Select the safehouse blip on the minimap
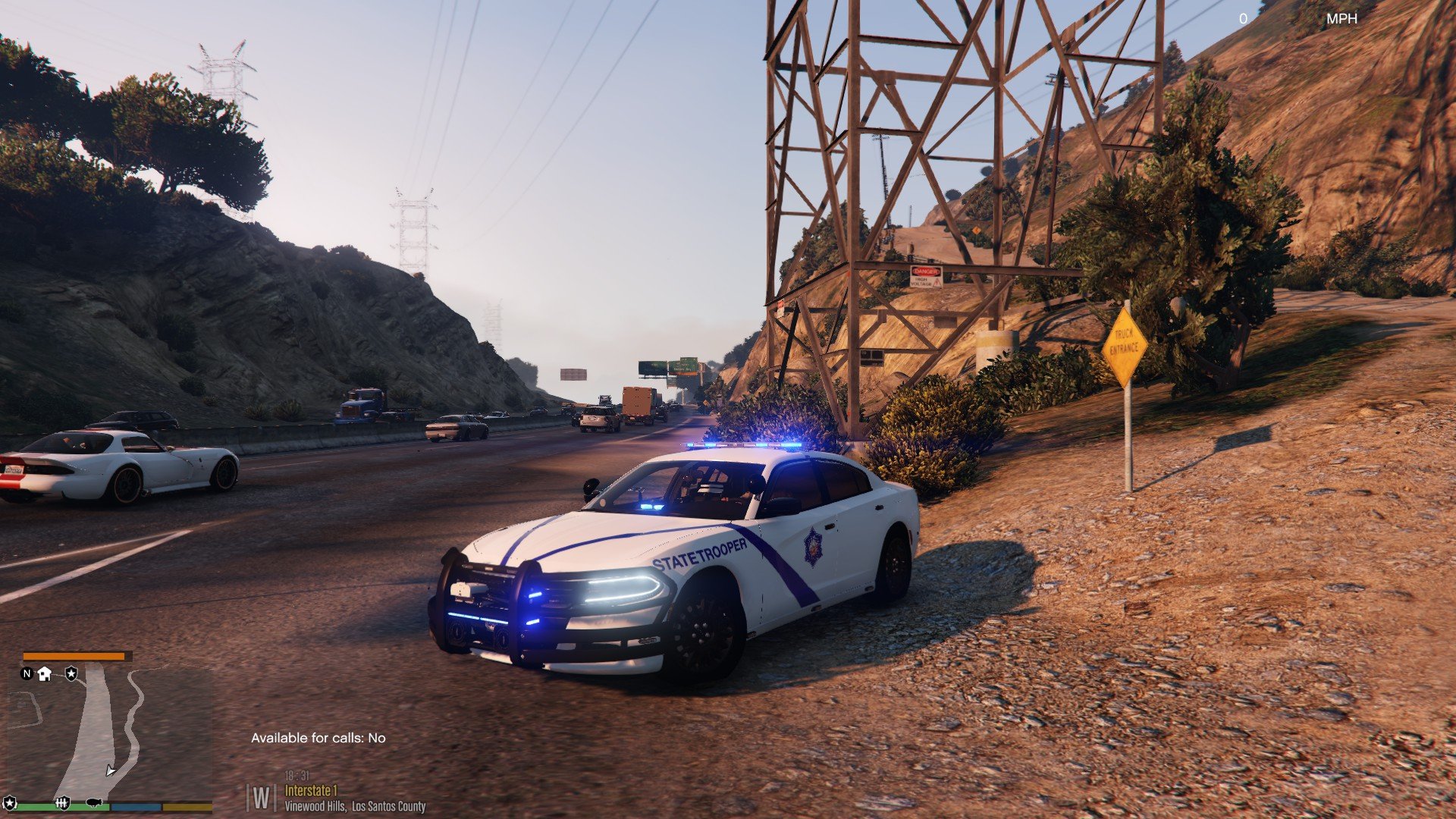This screenshot has height=819, width=1456. pos(45,673)
